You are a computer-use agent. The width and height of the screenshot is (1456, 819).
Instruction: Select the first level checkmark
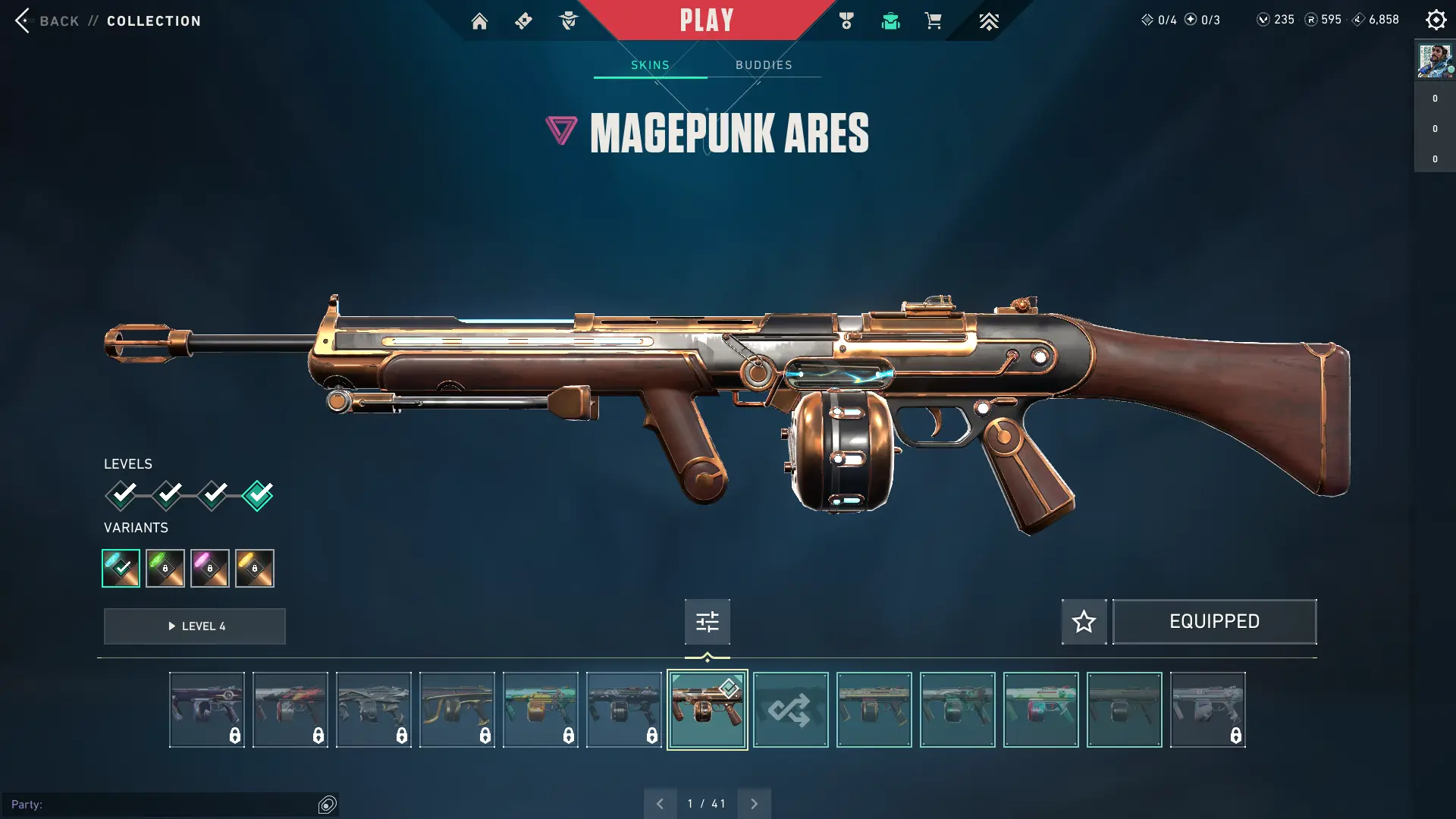pyautogui.click(x=121, y=495)
